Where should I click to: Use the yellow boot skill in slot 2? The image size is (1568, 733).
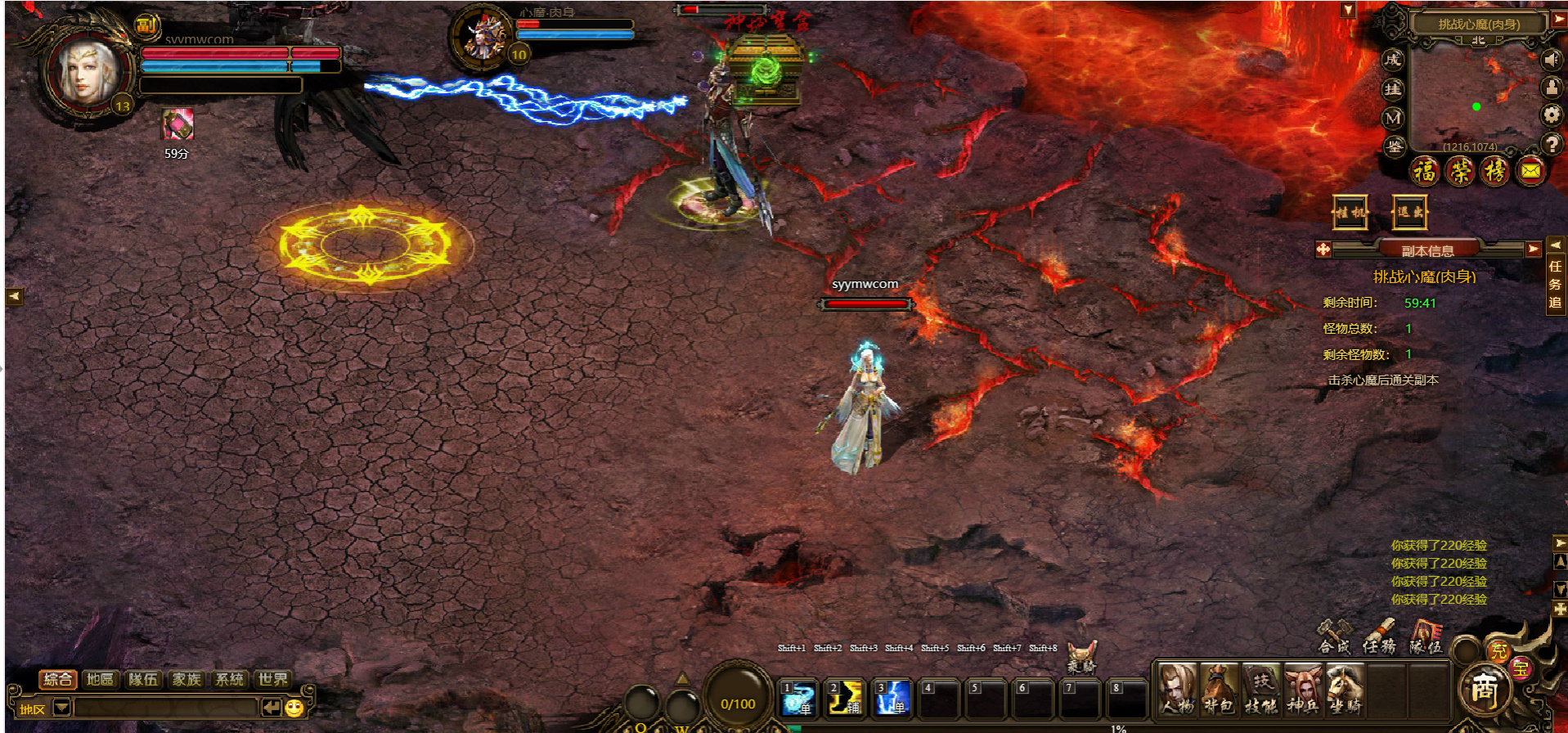tap(844, 698)
